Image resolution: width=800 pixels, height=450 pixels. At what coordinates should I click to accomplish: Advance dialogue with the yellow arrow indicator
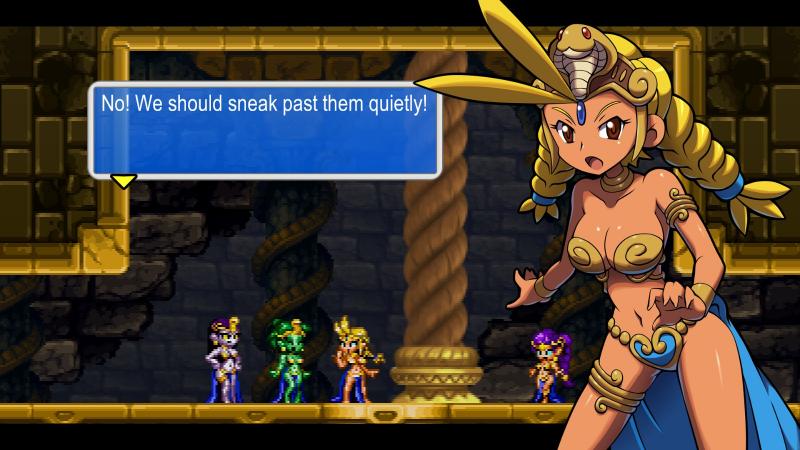123,181
